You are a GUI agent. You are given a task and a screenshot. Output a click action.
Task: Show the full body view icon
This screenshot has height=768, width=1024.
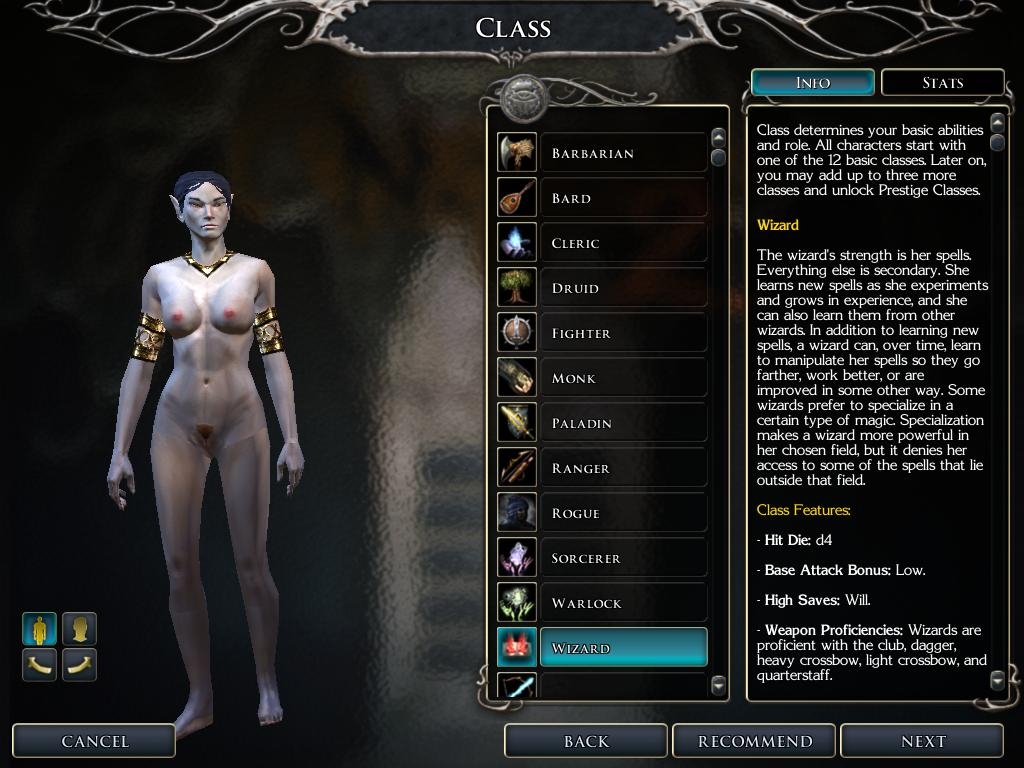point(40,629)
